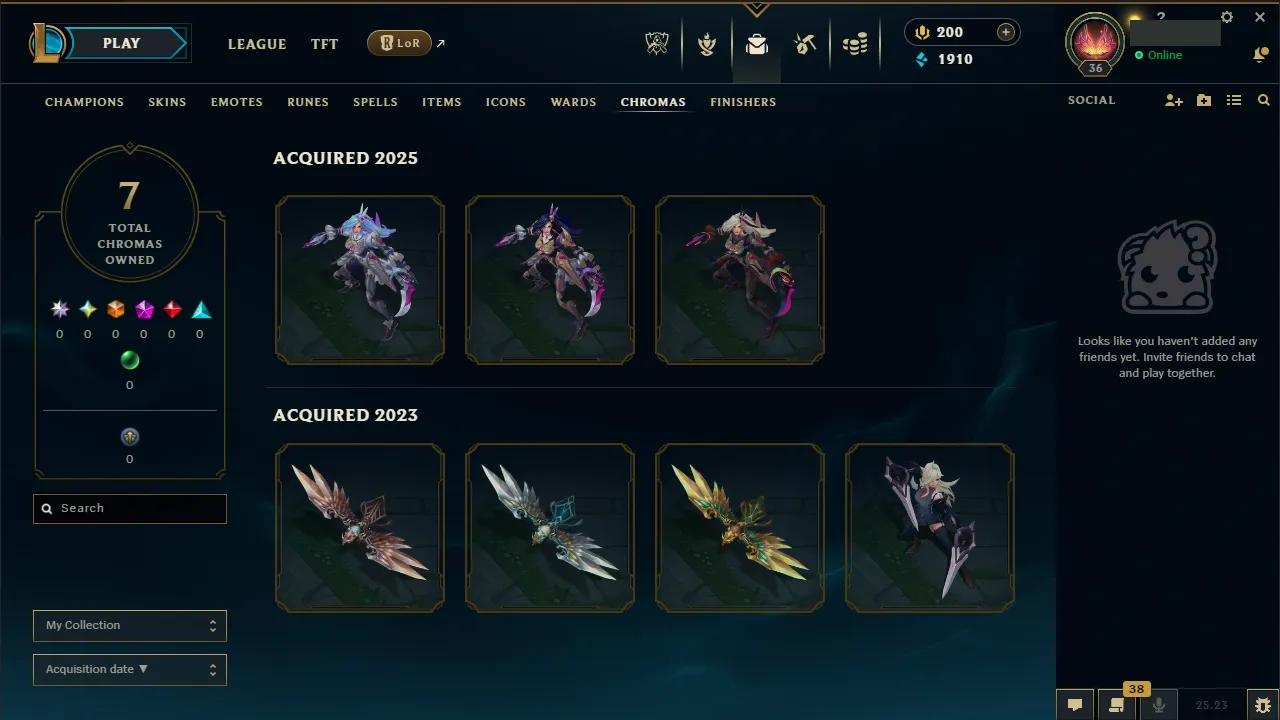Open the add friend panel
The image size is (1280, 720).
click(x=1173, y=100)
